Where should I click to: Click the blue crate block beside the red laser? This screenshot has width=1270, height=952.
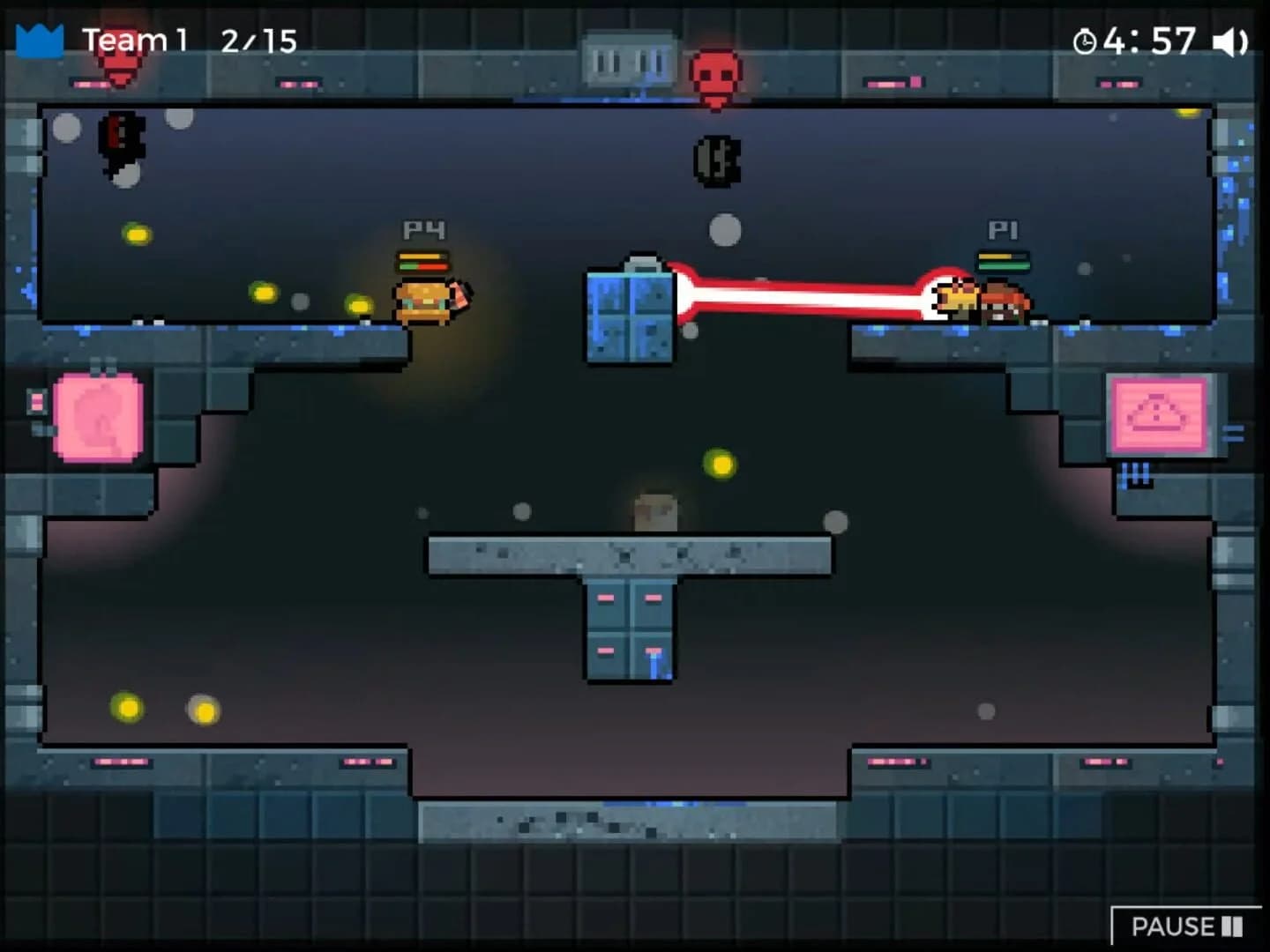tap(628, 319)
